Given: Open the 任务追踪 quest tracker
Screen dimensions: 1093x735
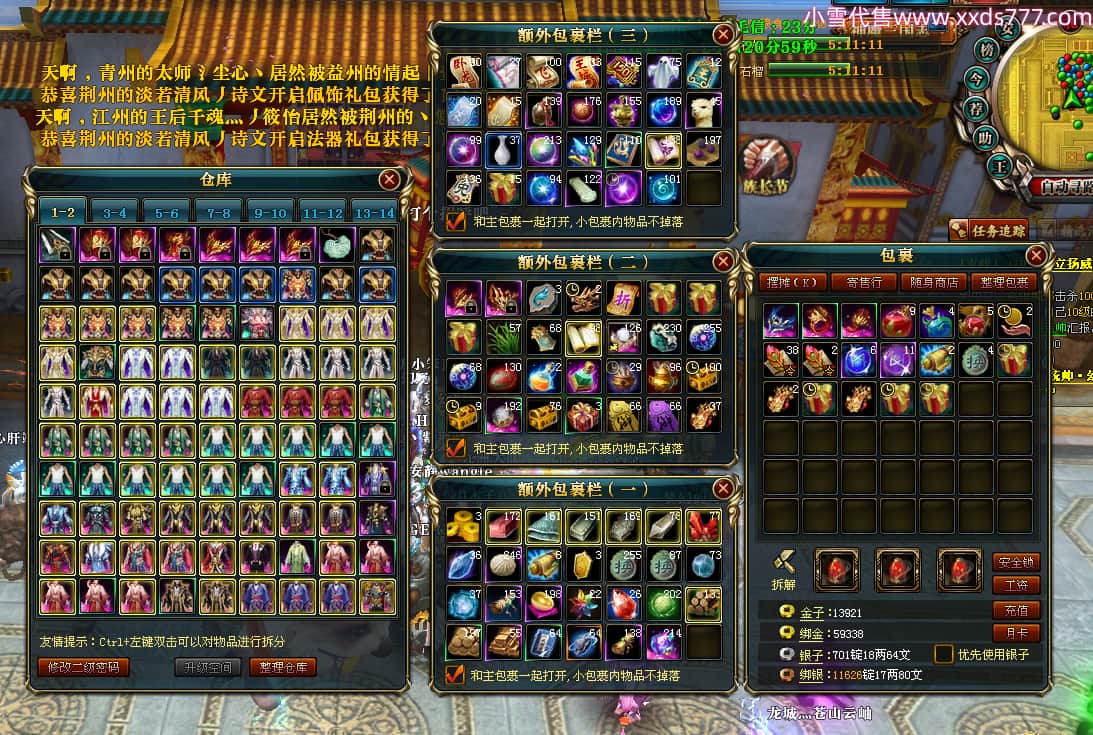Looking at the screenshot, I should pyautogui.click(x=989, y=230).
